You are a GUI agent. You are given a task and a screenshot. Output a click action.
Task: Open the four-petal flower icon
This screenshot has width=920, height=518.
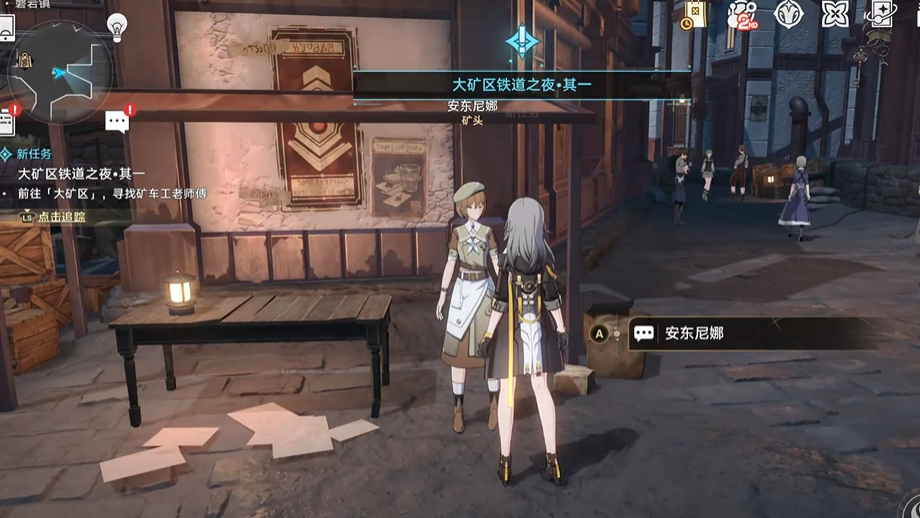(834, 14)
